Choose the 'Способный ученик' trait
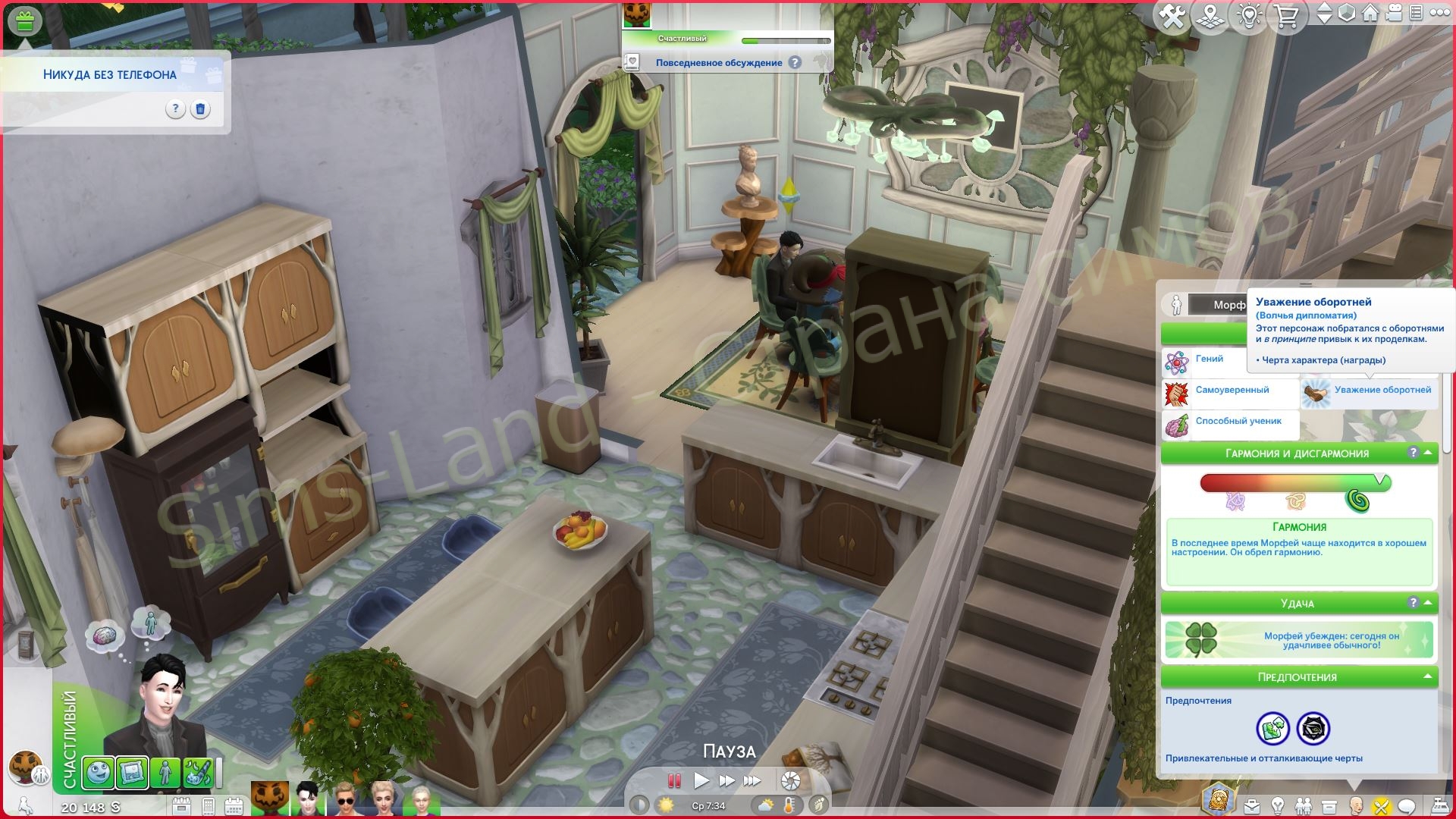The image size is (1456, 819). tap(1238, 422)
